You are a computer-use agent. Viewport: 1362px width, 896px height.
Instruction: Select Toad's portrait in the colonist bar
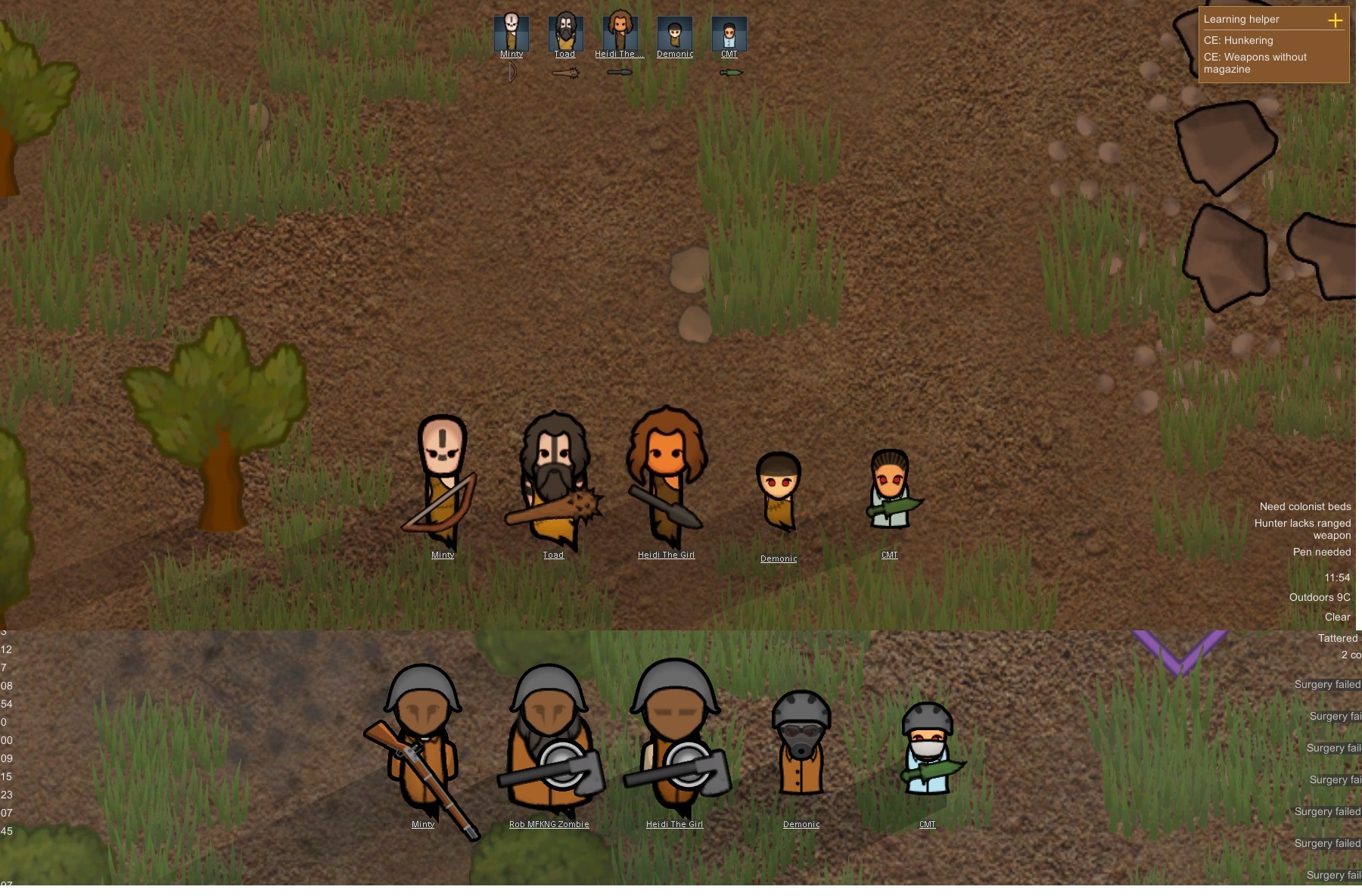pos(565,33)
